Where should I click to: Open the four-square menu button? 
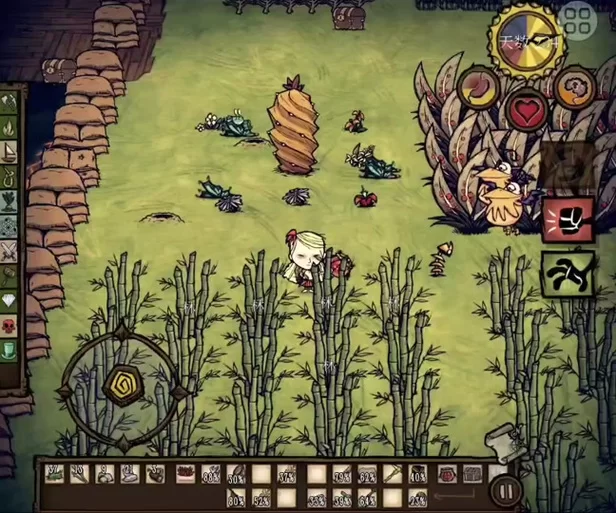click(580, 21)
